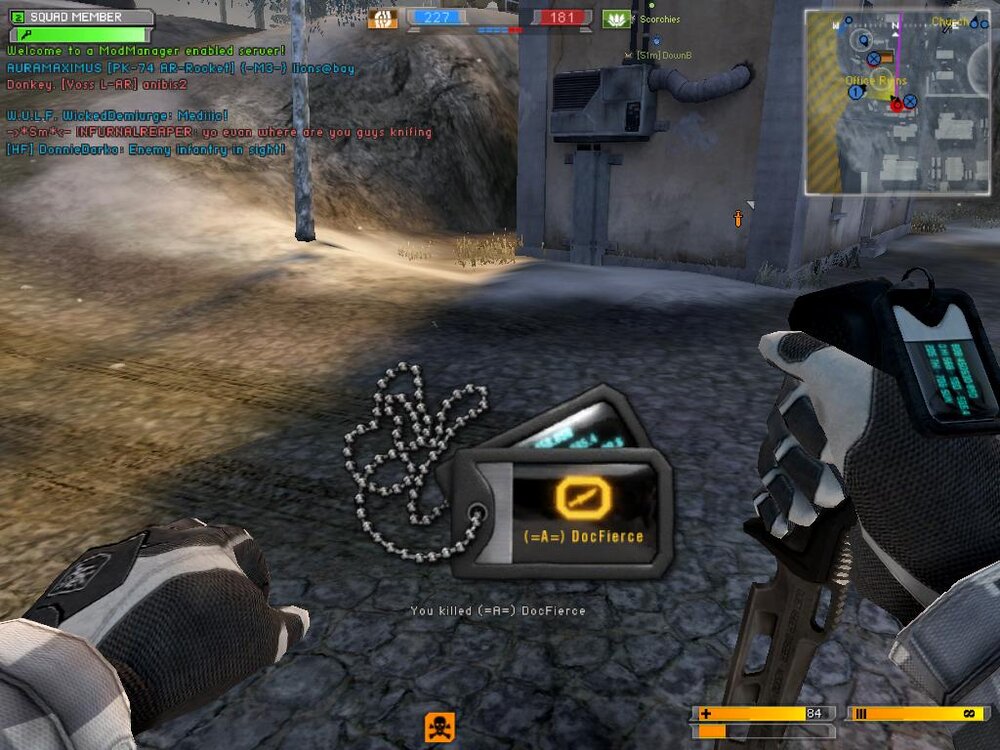
Task: Click the INFURNALREAPER chat message
Action: pyautogui.click(x=218, y=132)
